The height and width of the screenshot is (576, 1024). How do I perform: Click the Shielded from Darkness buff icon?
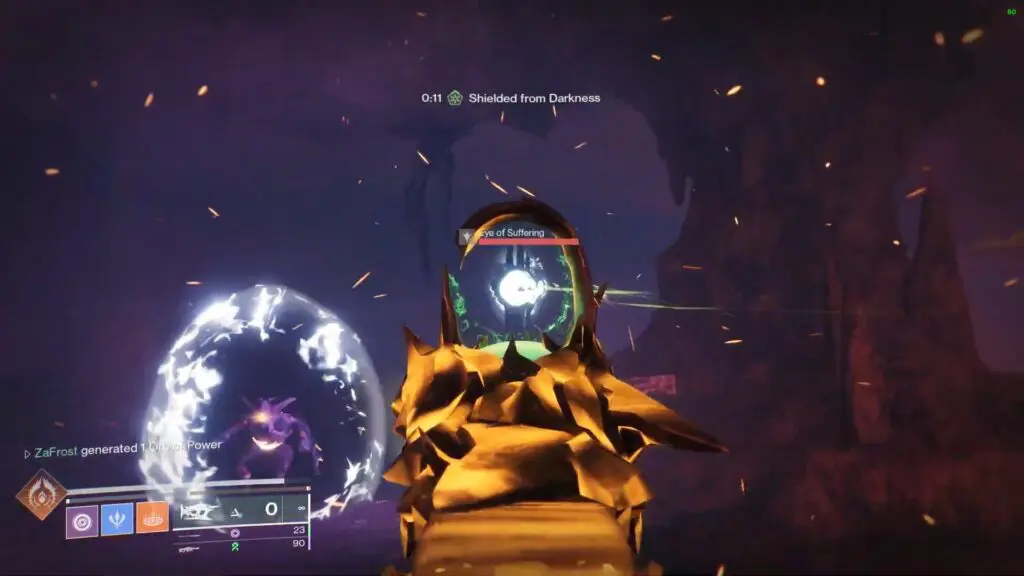point(455,98)
